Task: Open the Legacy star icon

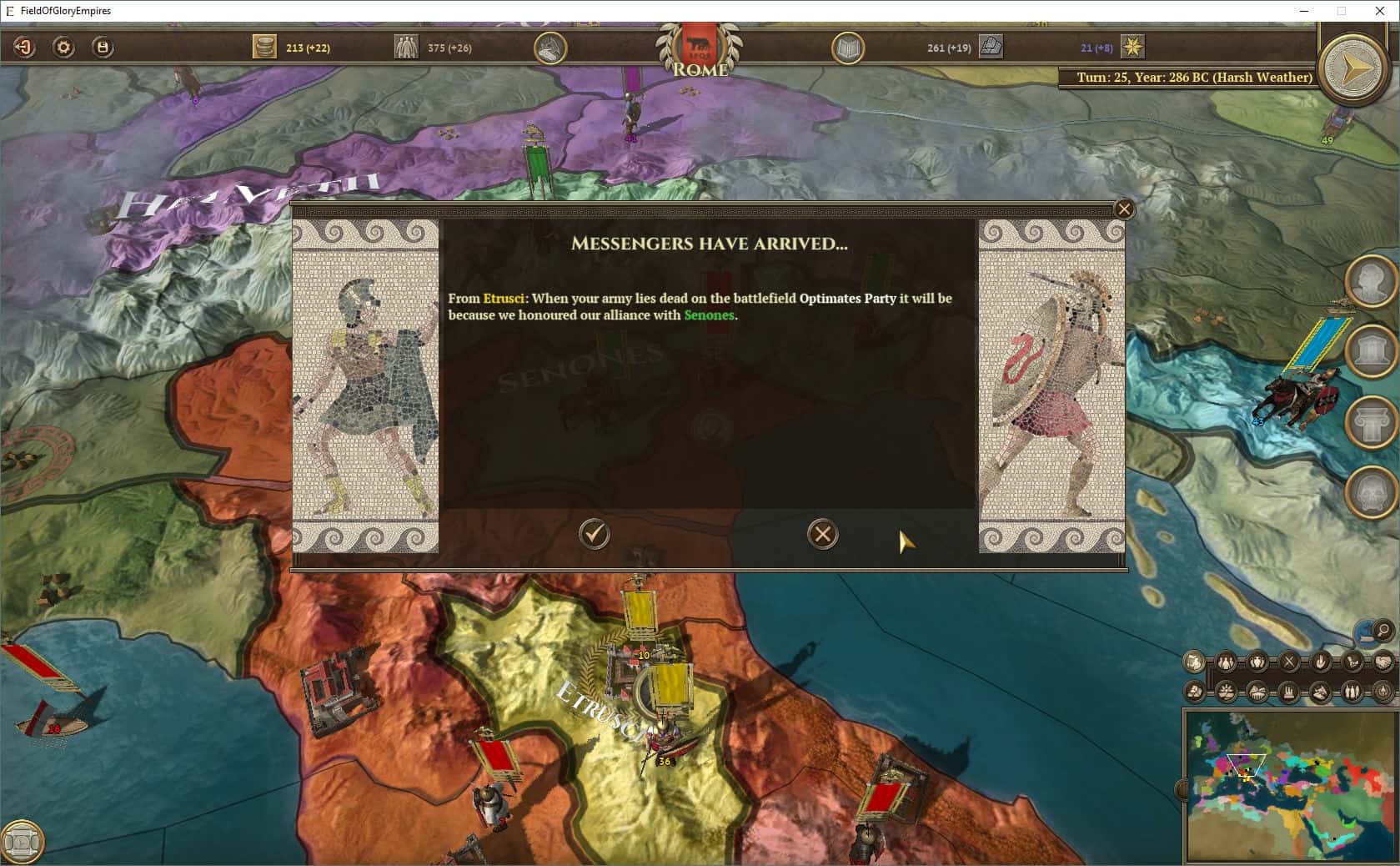Action: [1132, 48]
